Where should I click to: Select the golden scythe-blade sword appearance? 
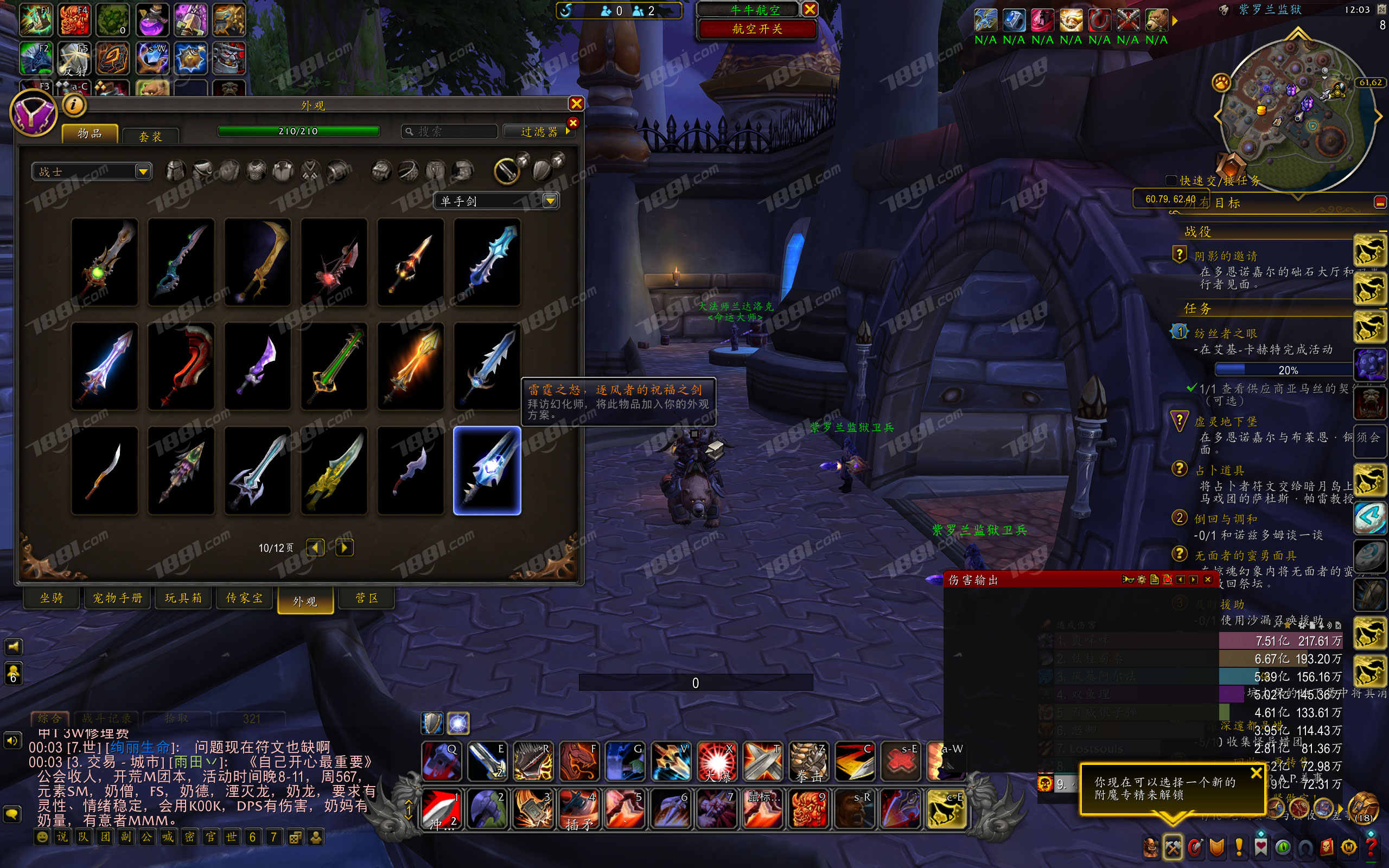click(x=257, y=262)
